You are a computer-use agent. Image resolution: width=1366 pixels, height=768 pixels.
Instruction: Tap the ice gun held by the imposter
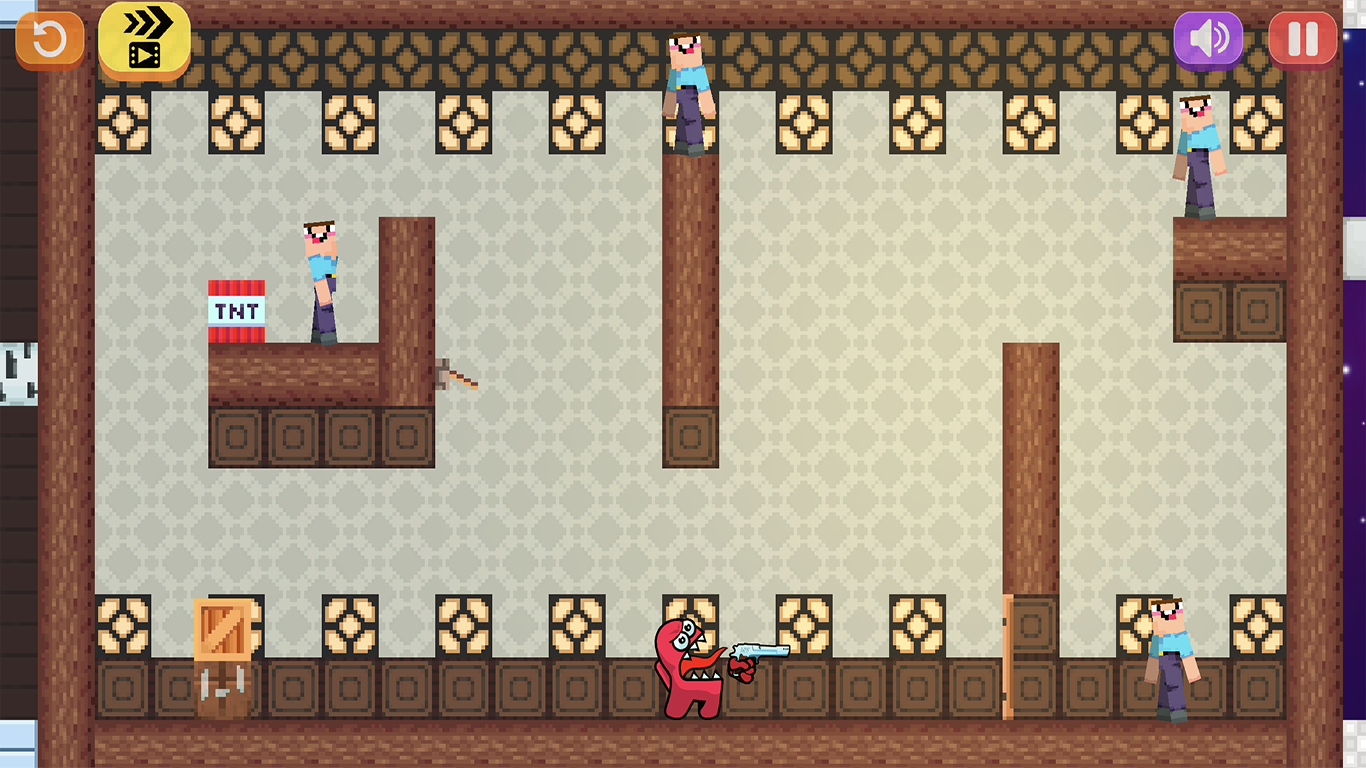pyautogui.click(x=765, y=650)
